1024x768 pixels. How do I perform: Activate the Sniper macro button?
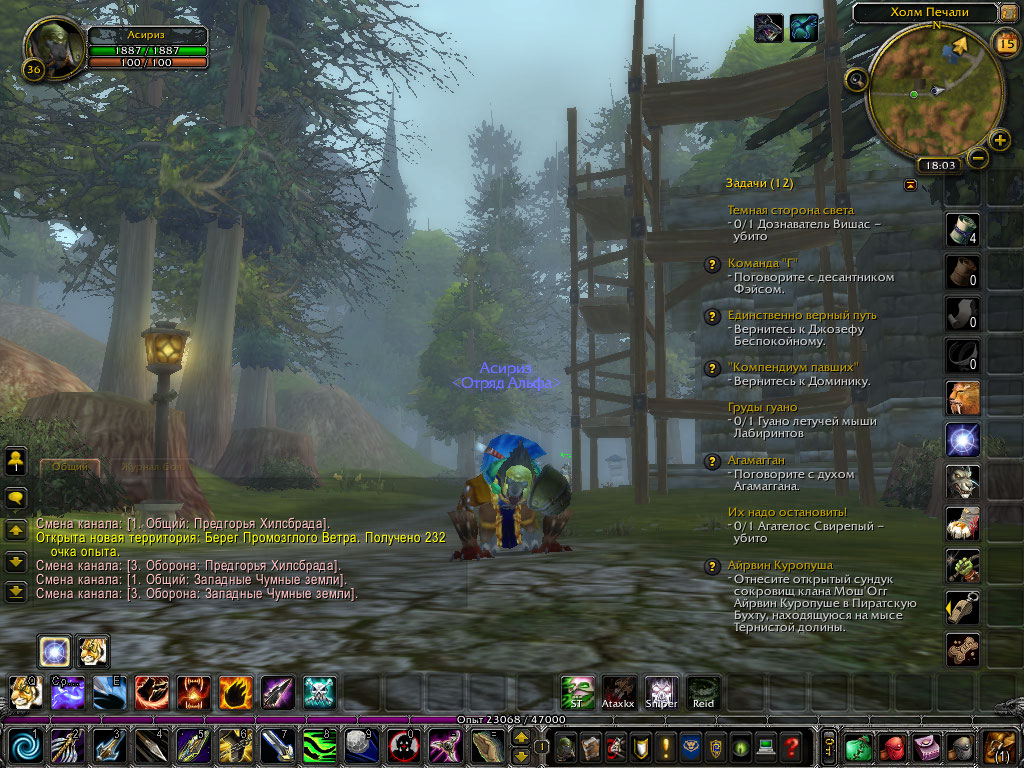click(661, 691)
